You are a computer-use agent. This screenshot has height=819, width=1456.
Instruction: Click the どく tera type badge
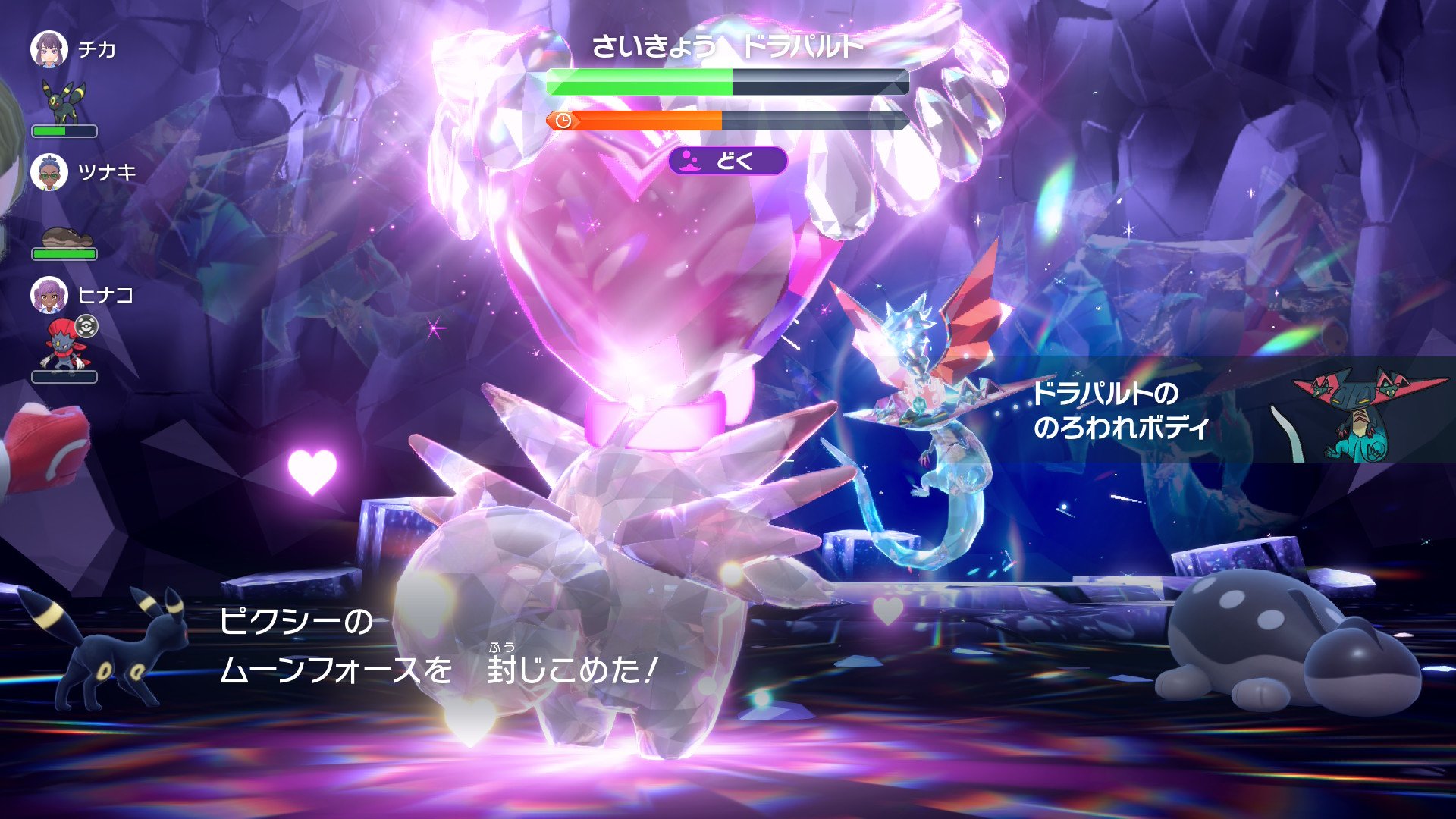pyautogui.click(x=727, y=161)
